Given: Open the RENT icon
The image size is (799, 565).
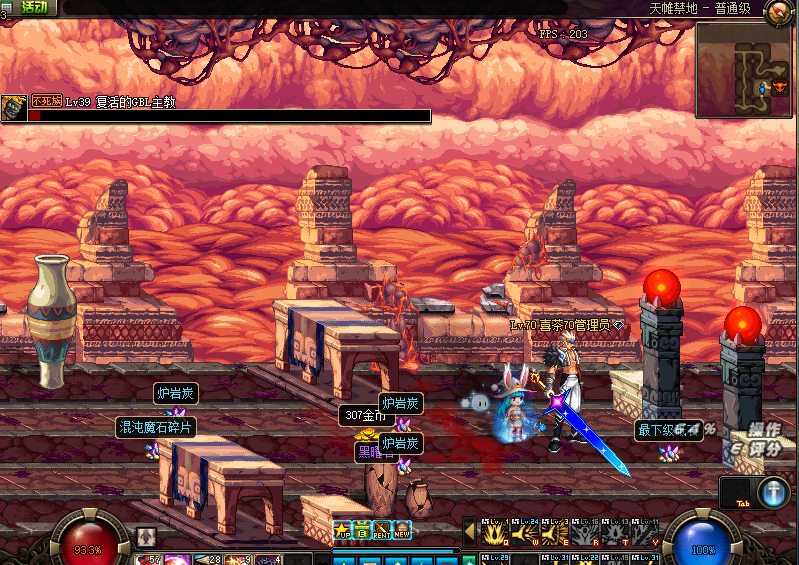Looking at the screenshot, I should (x=382, y=530).
